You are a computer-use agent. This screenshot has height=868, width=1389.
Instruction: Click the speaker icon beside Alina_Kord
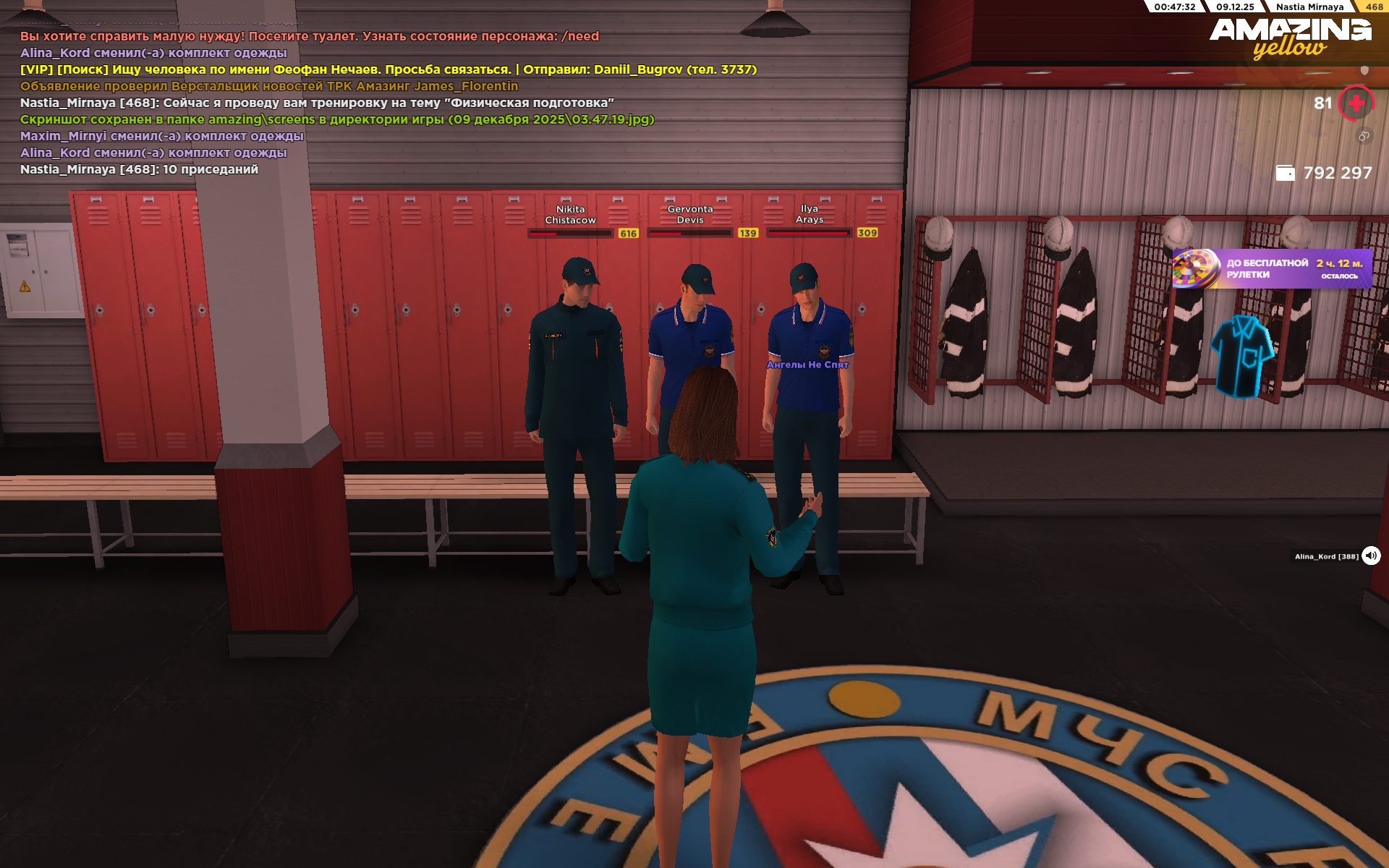(x=1371, y=556)
